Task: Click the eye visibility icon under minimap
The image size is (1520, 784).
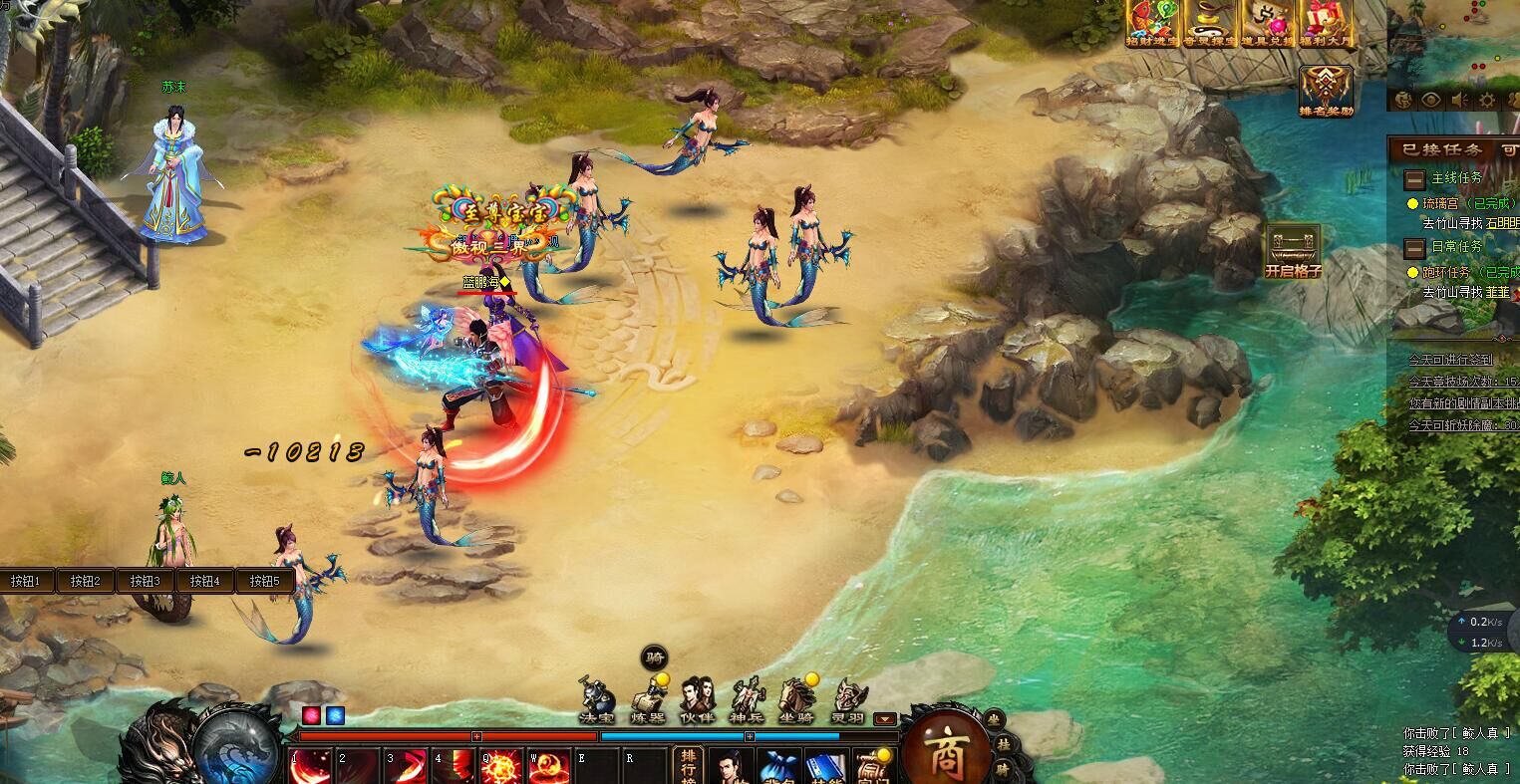Action: (1431, 100)
